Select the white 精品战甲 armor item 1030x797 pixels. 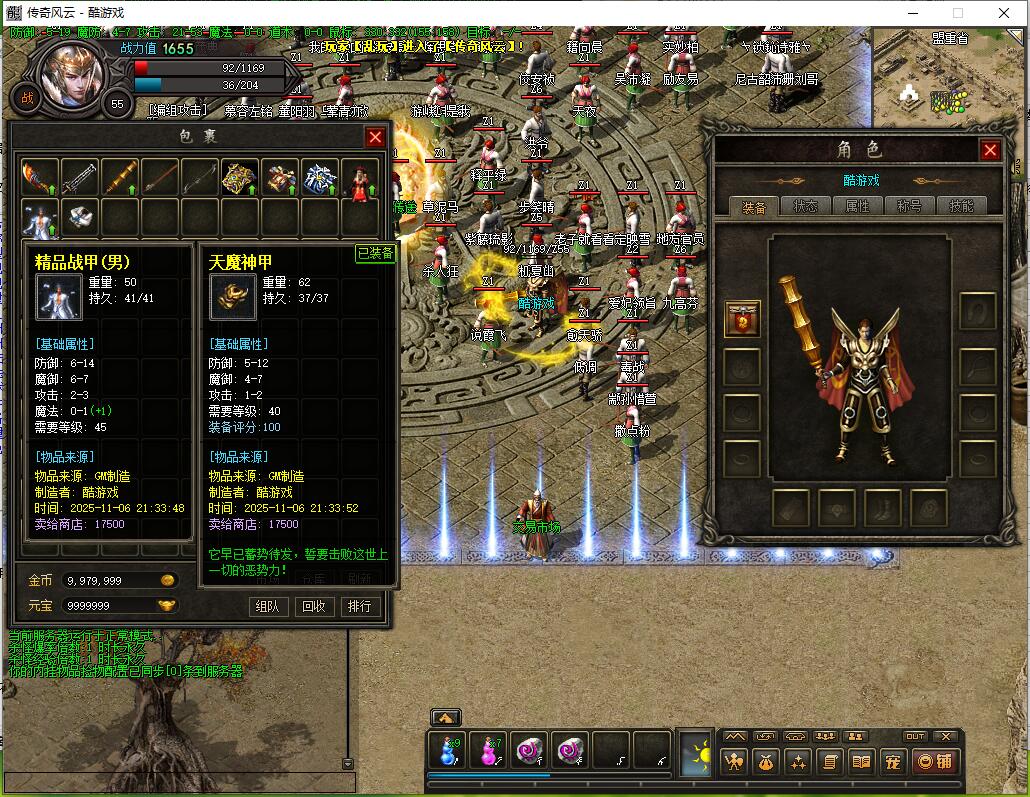pyautogui.click(x=40, y=217)
